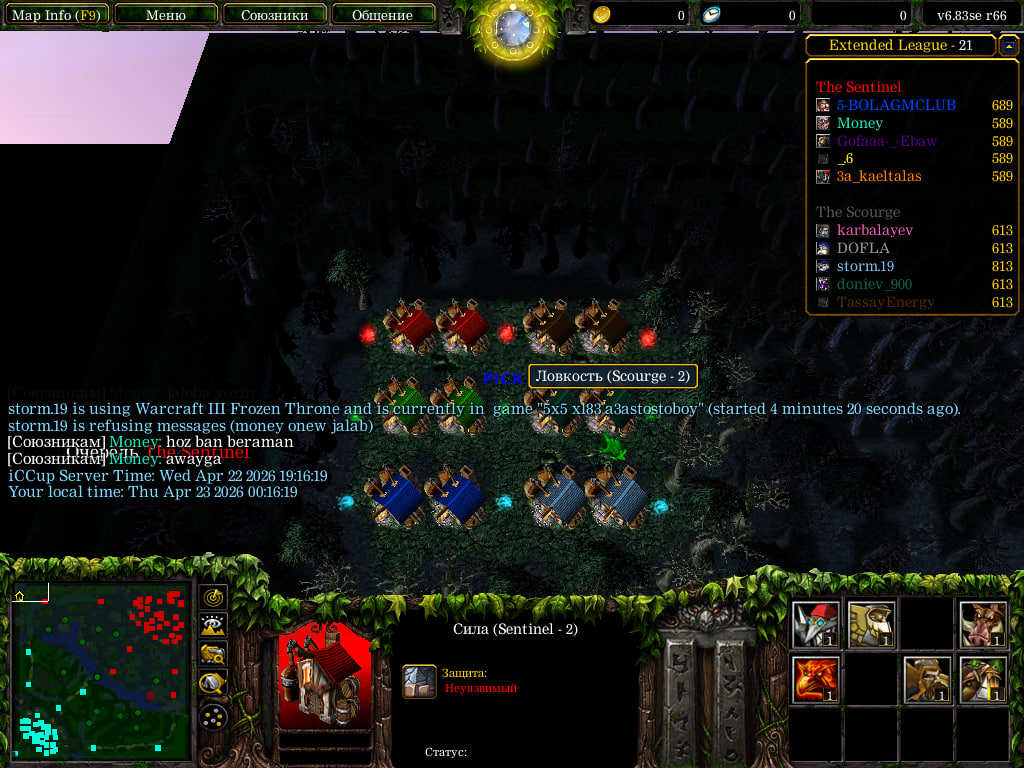Pick the fiery phoenix hero
Viewport: 1024px width, 768px height.
(815, 680)
